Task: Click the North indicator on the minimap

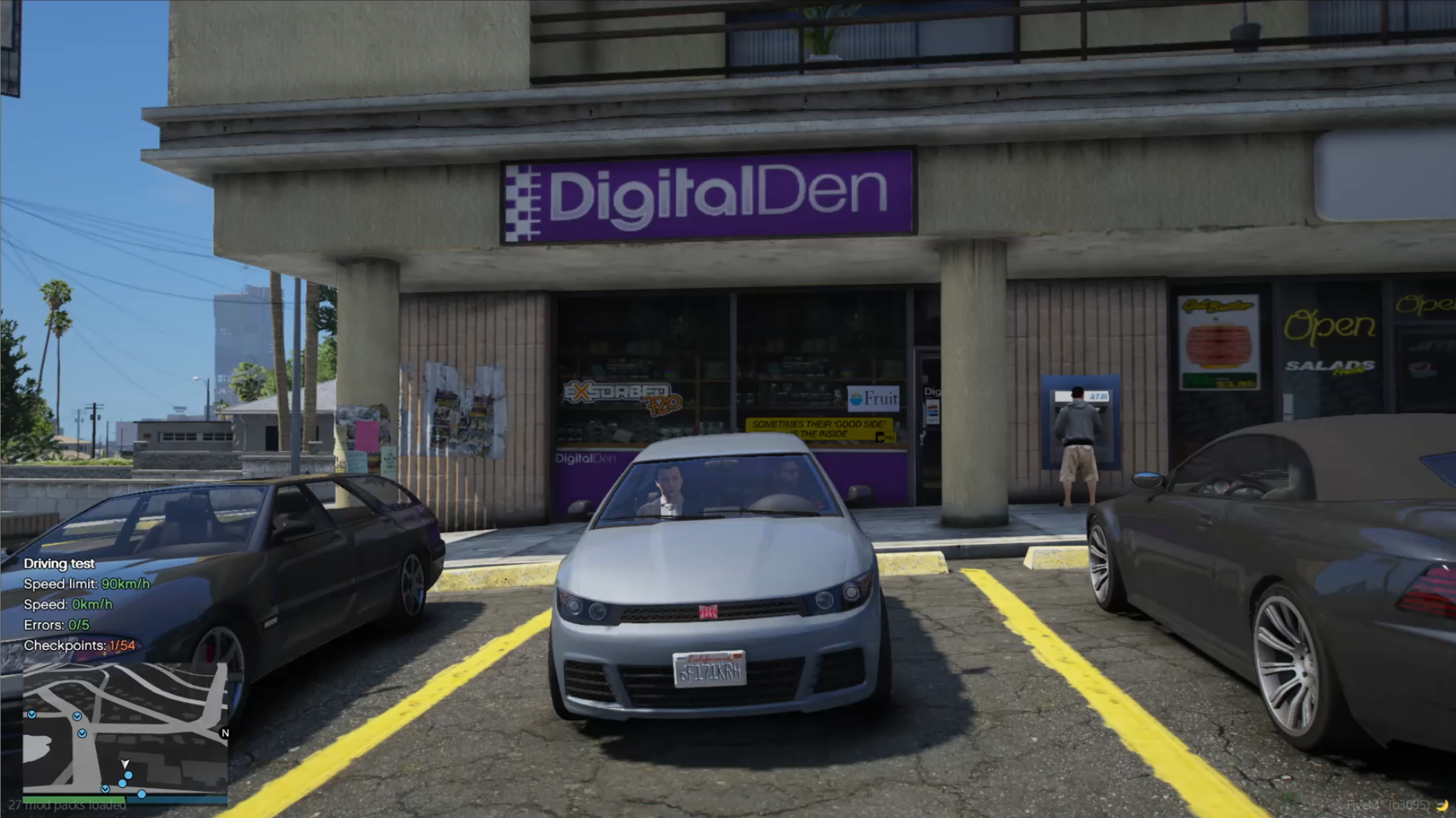Action: pos(225,733)
